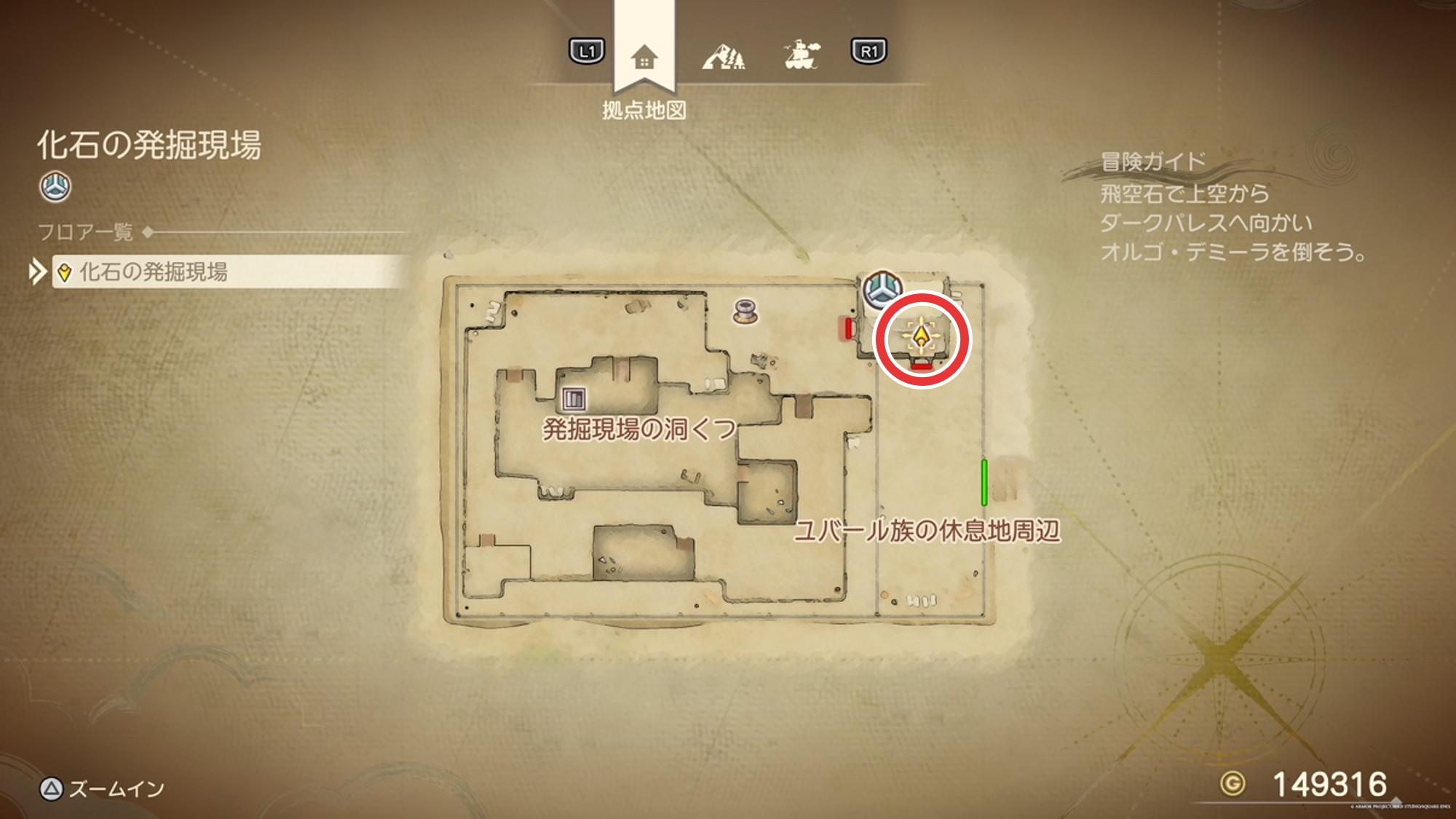This screenshot has width=1456, height=819.
Task: Select the stairs icon near 発掘現場の洞くつ
Action: [x=574, y=398]
